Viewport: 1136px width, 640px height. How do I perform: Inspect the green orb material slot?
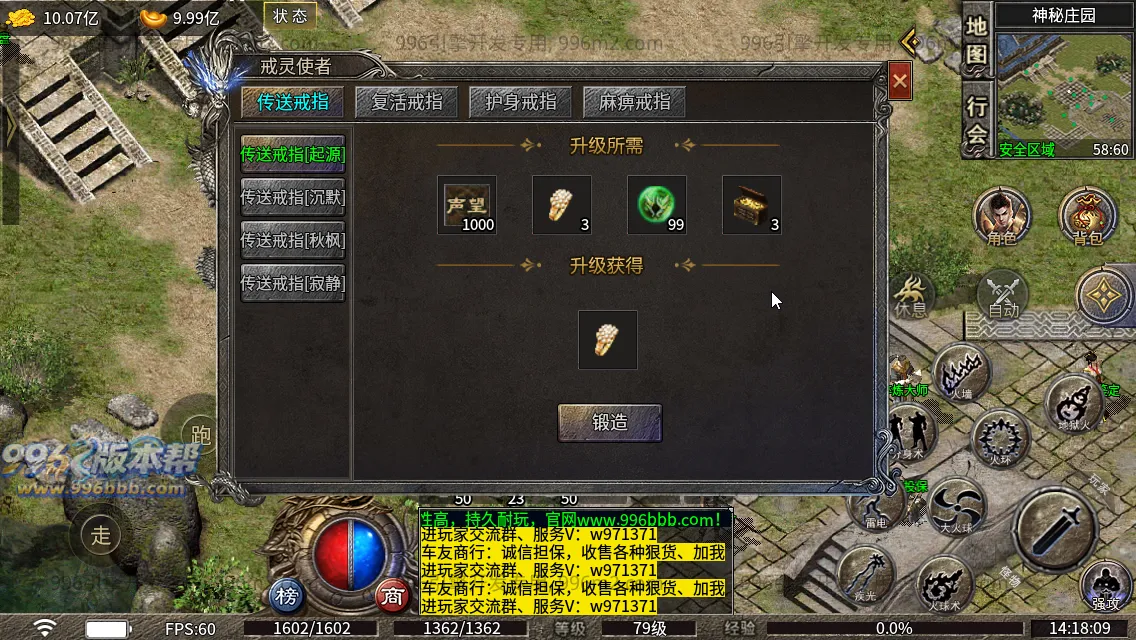point(657,205)
